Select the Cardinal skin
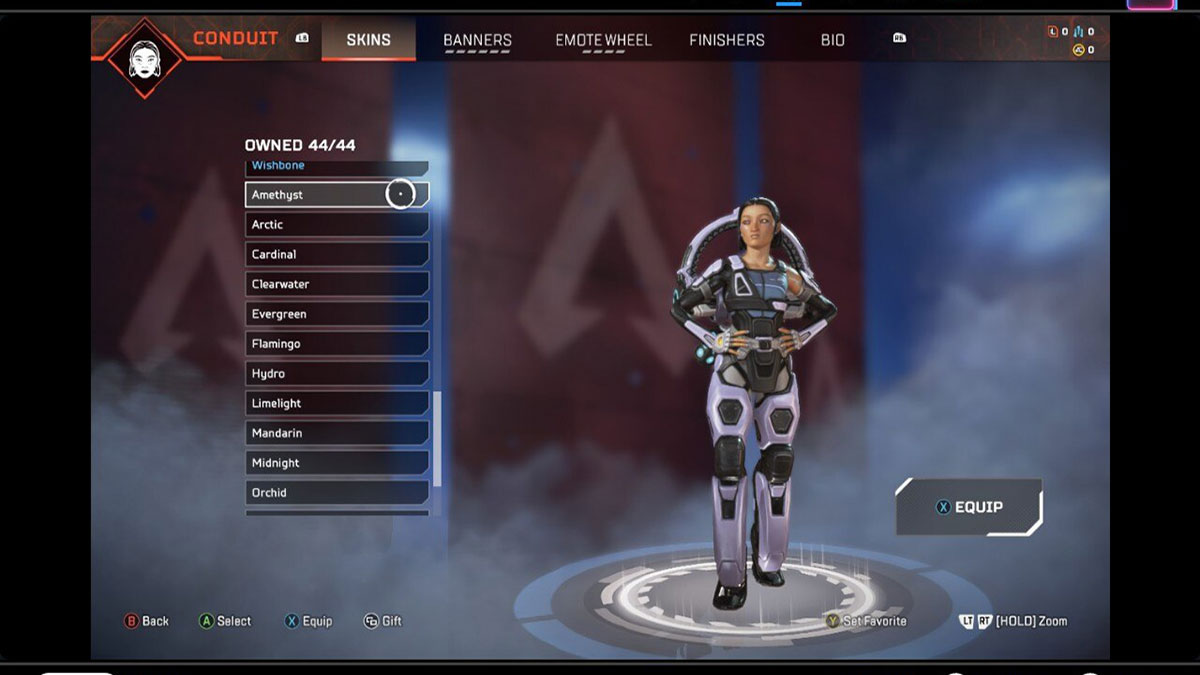 pos(336,255)
